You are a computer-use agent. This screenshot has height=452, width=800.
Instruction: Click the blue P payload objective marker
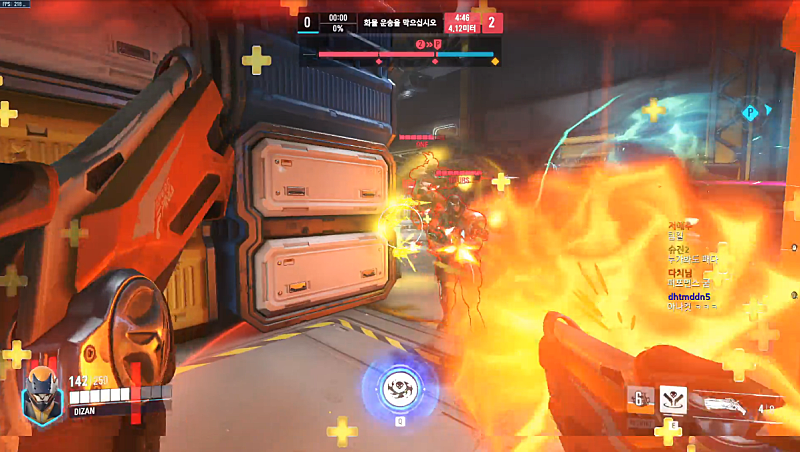pyautogui.click(x=749, y=113)
